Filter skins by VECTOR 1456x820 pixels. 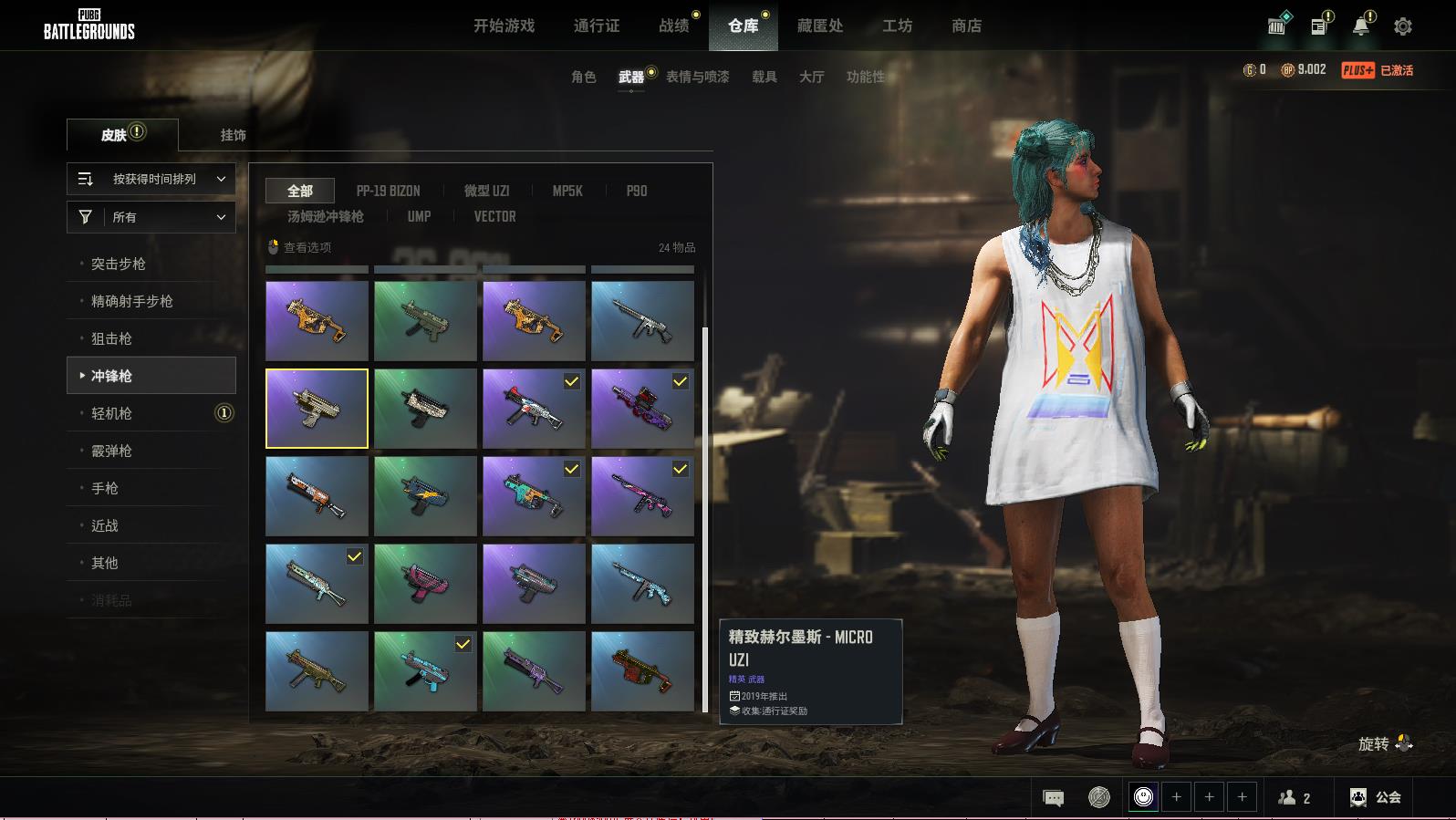pyautogui.click(x=494, y=216)
